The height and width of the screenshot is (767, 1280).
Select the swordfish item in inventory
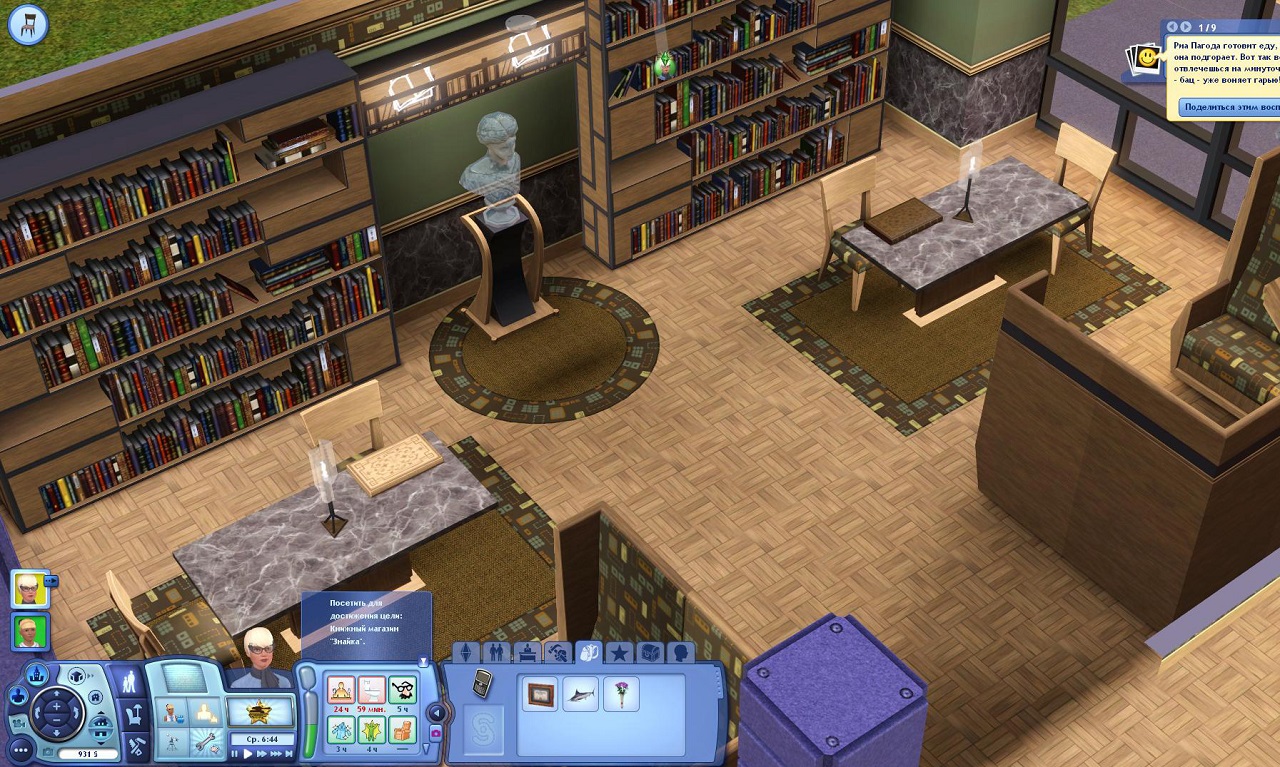pos(581,694)
